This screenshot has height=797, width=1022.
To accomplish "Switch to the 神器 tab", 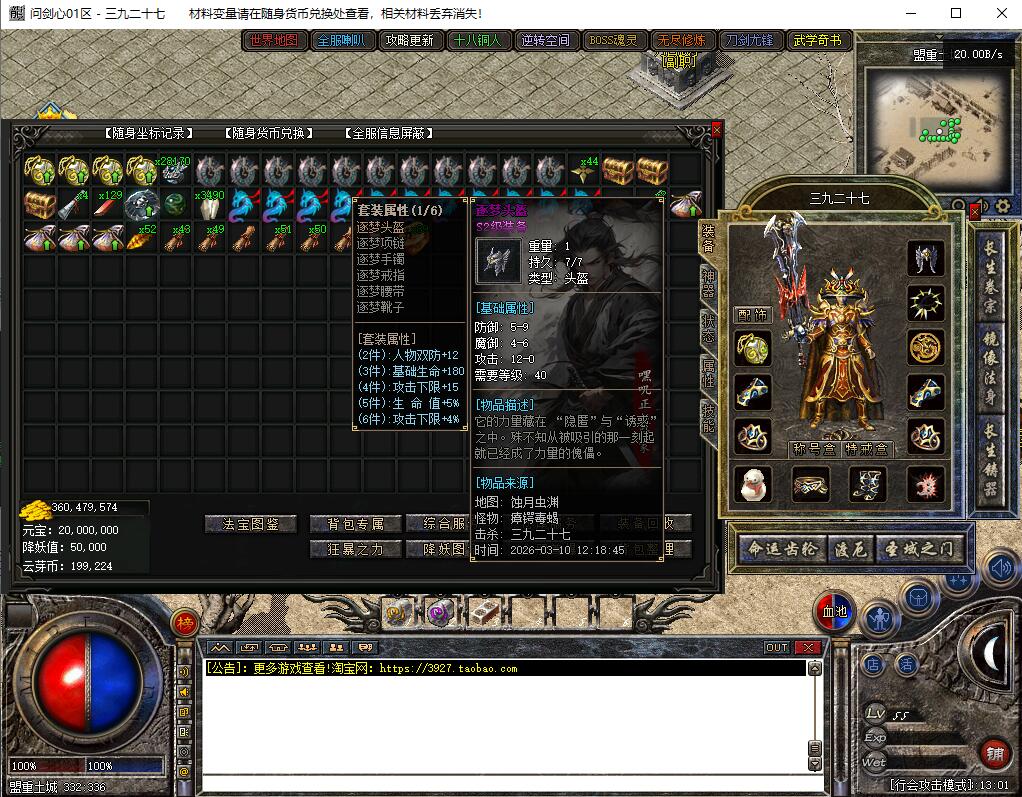I will pos(709,287).
